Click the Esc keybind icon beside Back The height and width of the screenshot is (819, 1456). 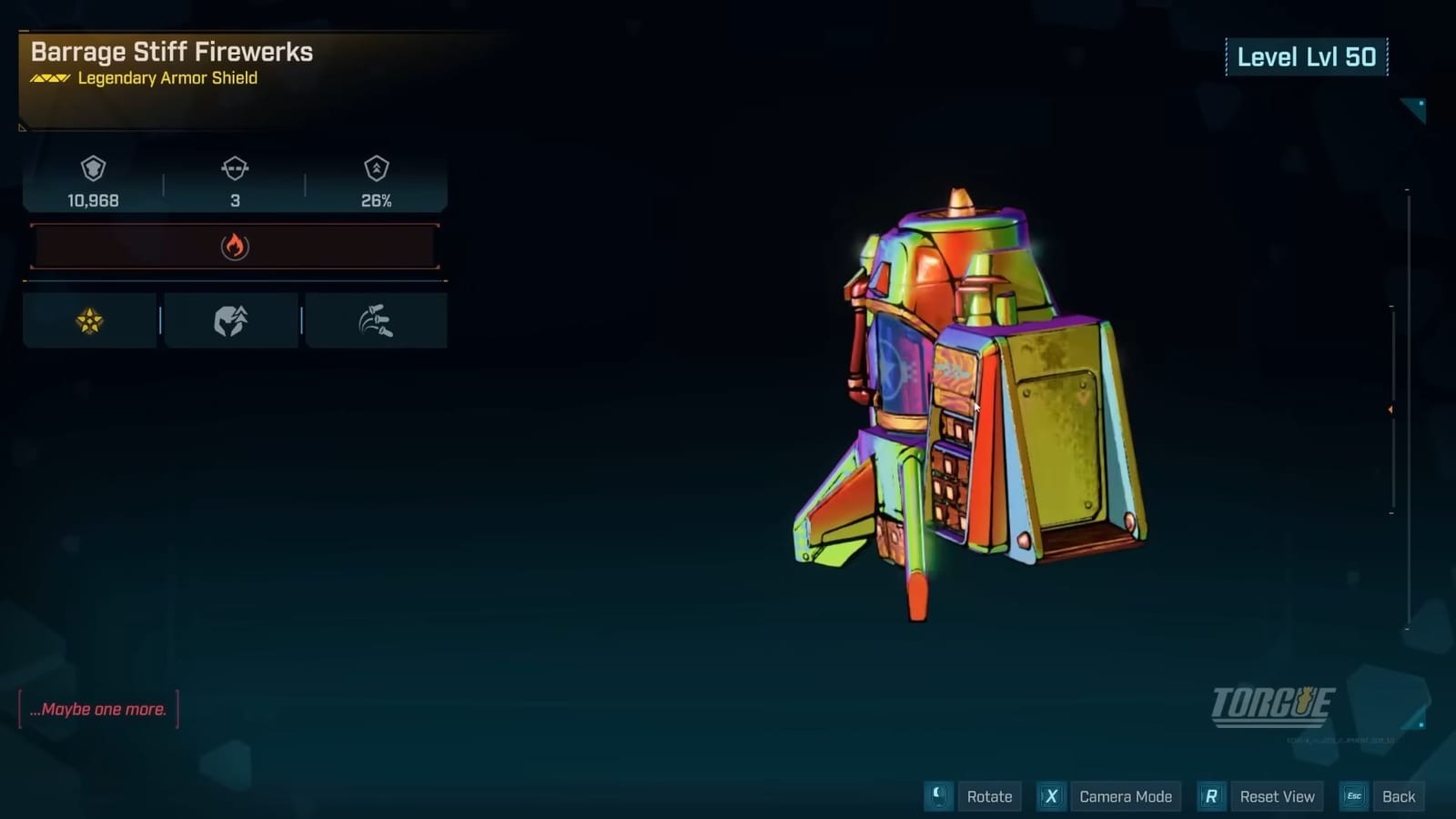coord(1353,795)
